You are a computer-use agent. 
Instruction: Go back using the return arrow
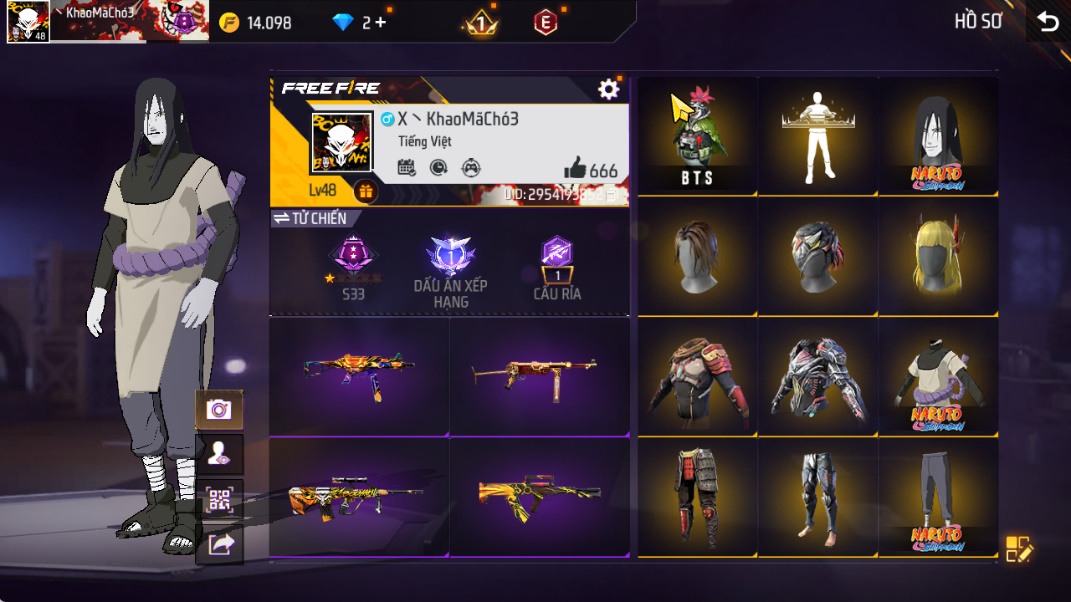(x=1047, y=22)
